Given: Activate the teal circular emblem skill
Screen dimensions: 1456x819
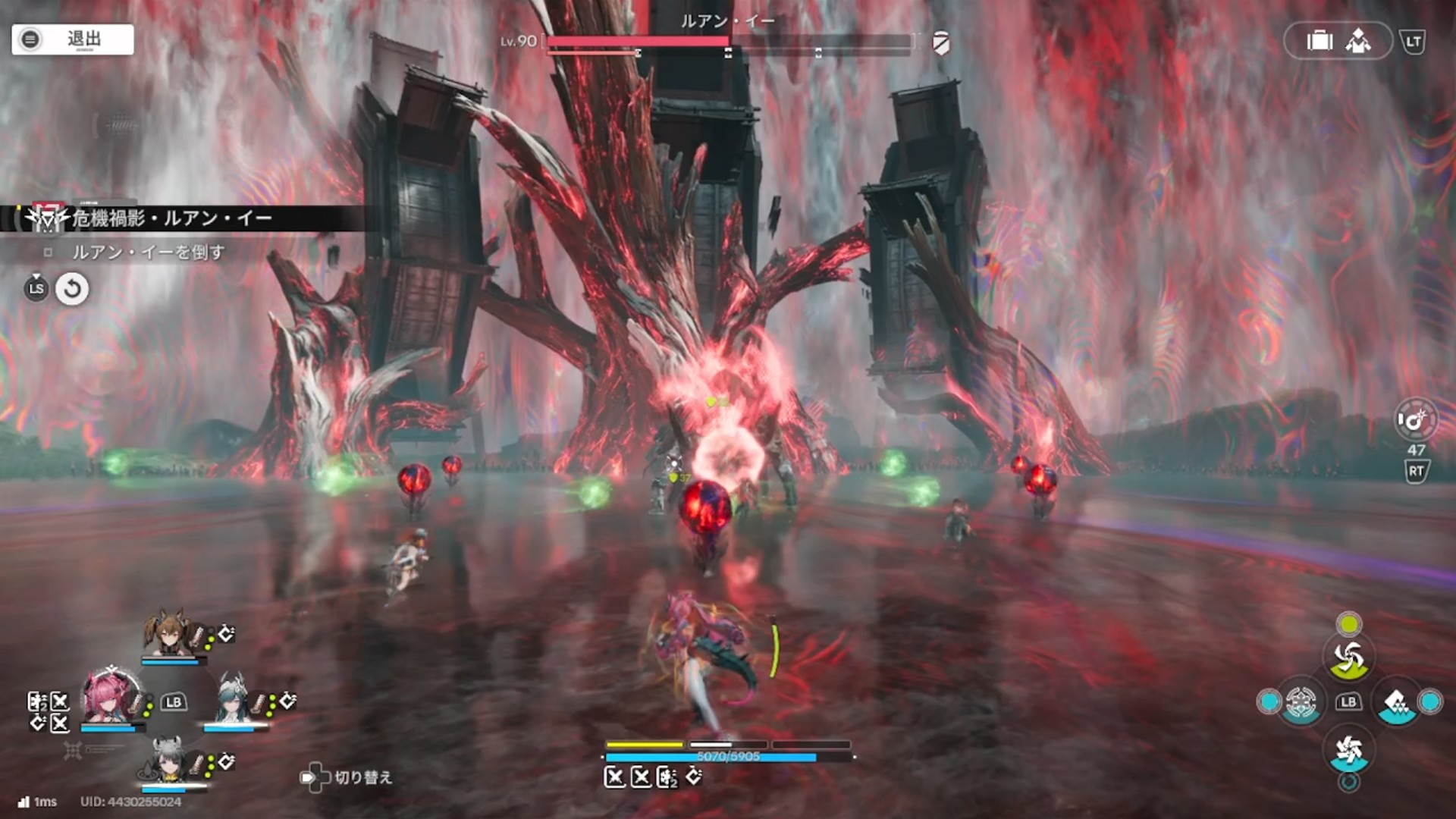Looking at the screenshot, I should 1301,702.
